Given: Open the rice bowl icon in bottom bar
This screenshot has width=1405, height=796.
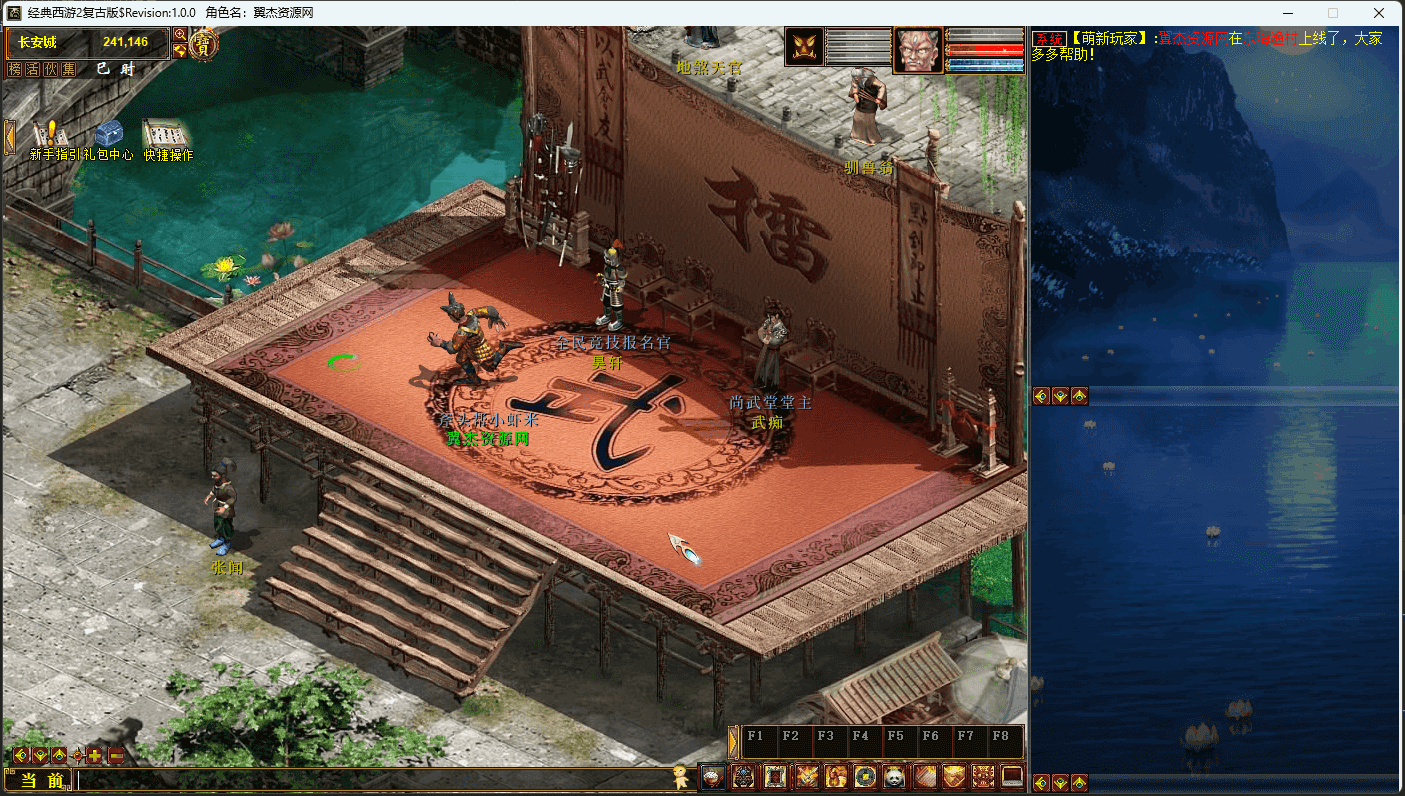Looking at the screenshot, I should pos(712,776).
